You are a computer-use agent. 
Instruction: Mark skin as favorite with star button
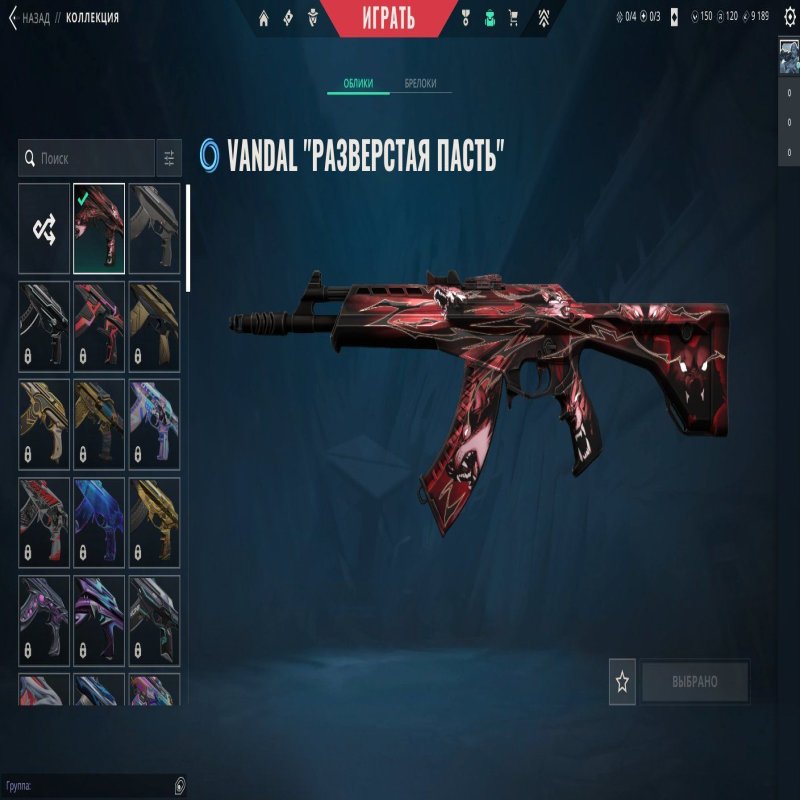point(622,682)
